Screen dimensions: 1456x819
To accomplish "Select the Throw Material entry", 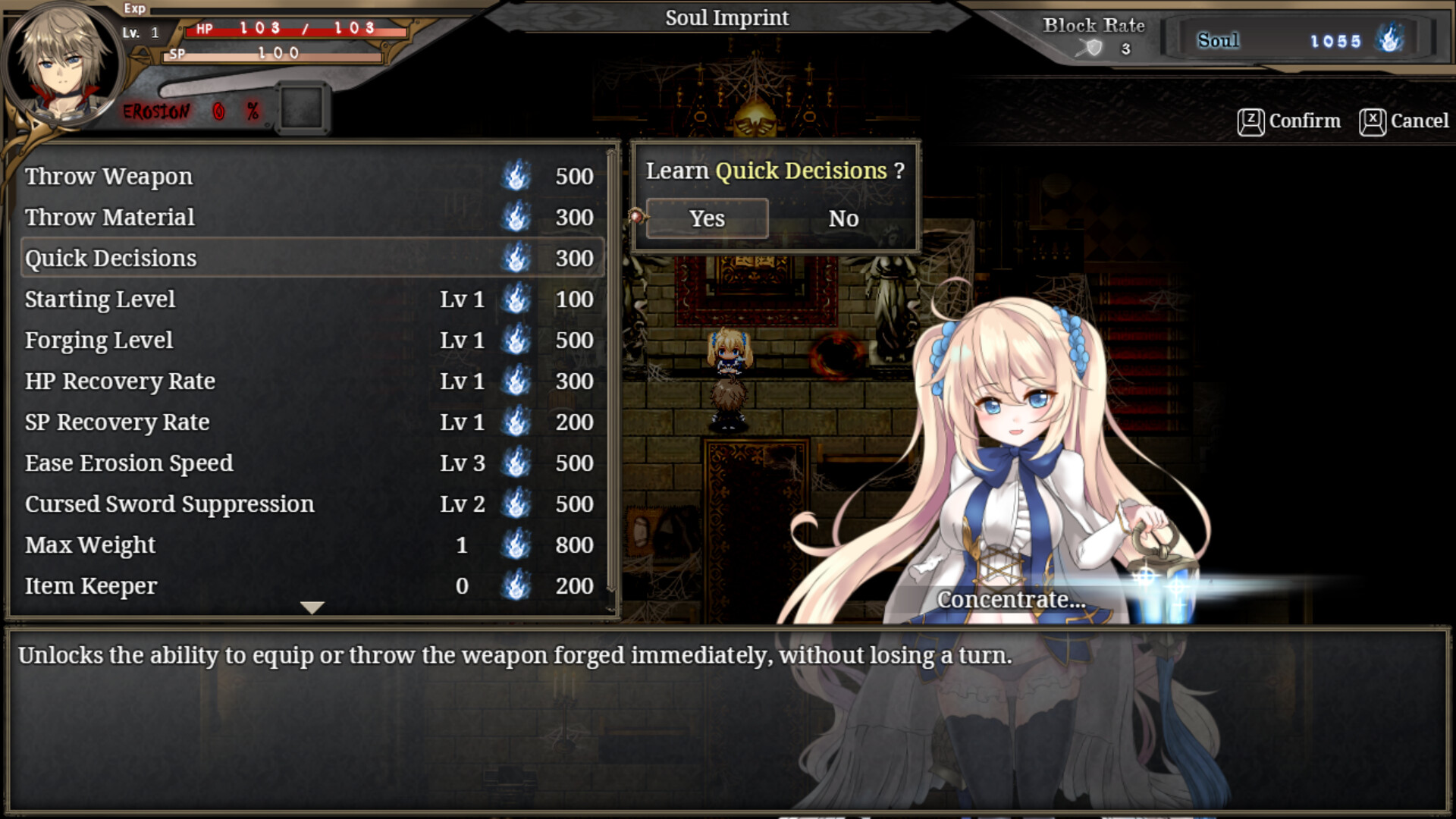I will tap(109, 217).
